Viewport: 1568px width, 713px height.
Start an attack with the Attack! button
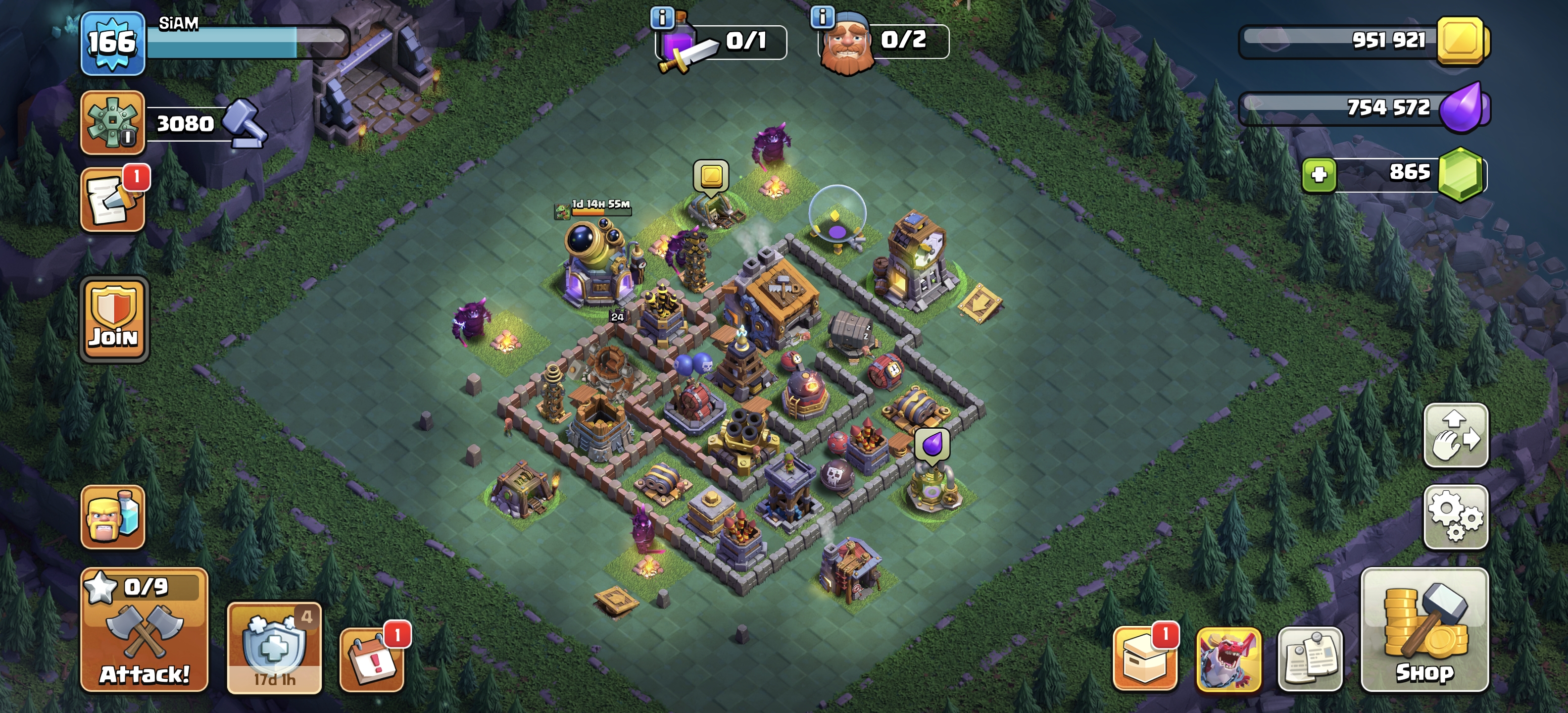point(144,630)
